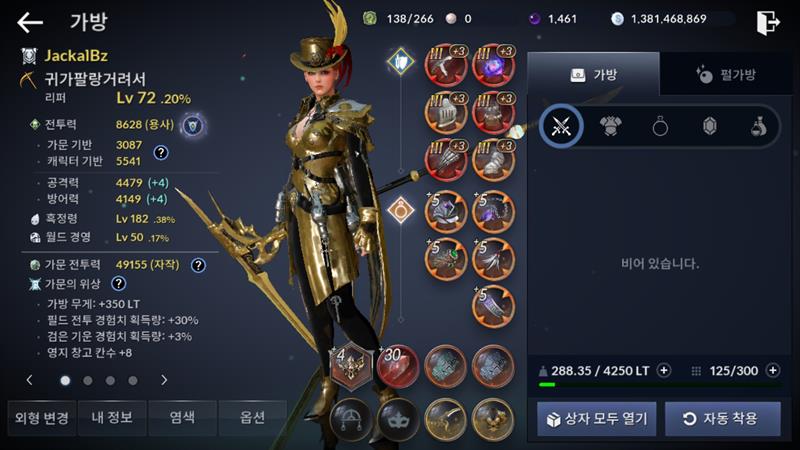View 내 정보 character info
This screenshot has width=800, height=450.
click(x=111, y=417)
